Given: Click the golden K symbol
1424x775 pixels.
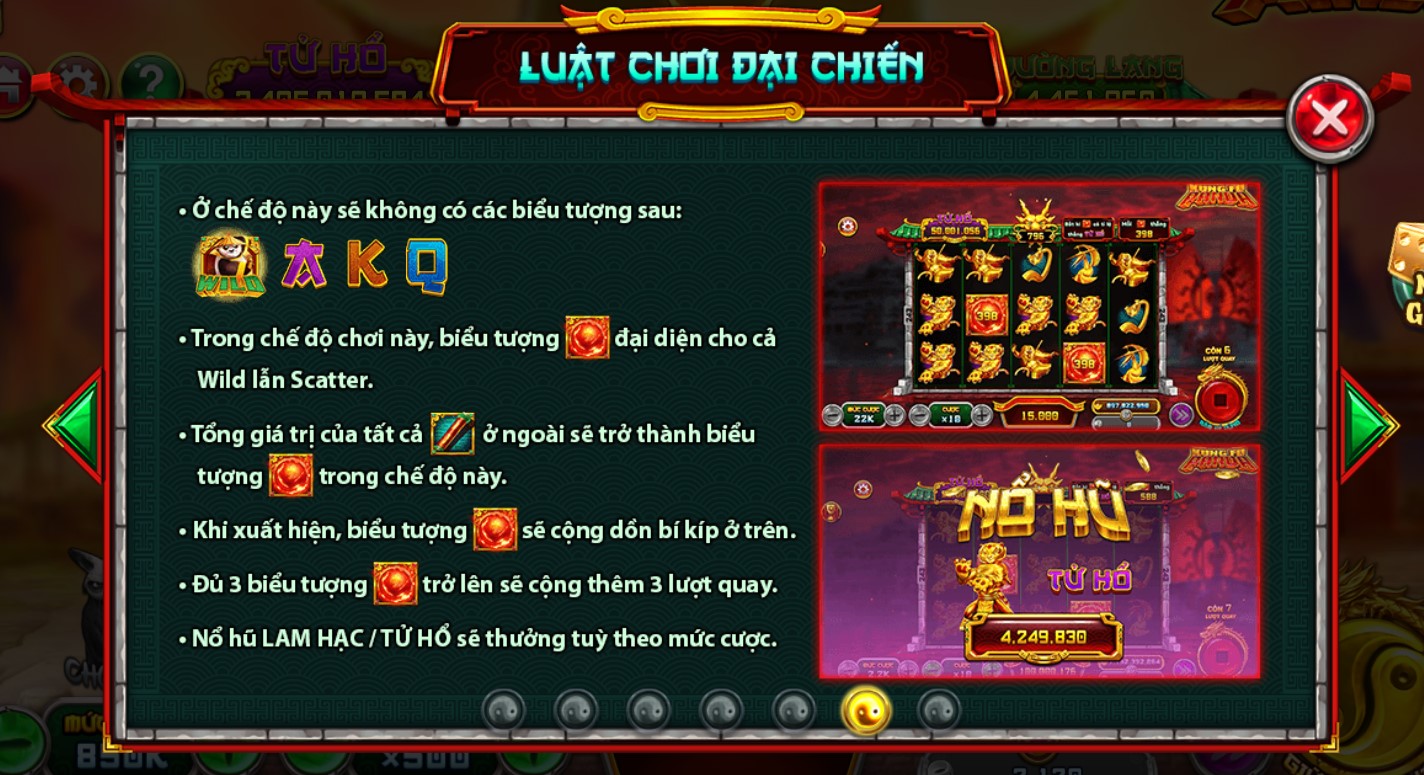Looking at the screenshot, I should coord(366,265).
